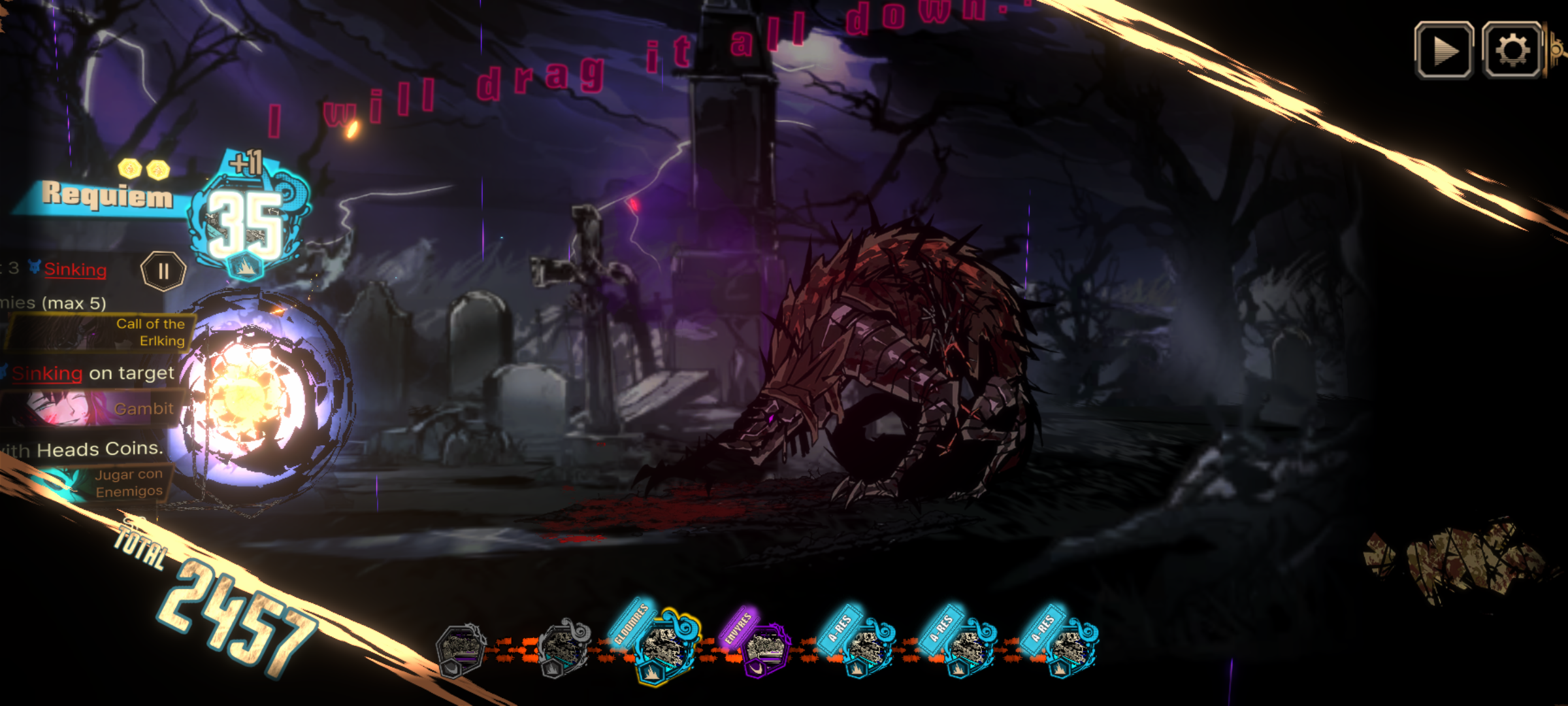Open the gear settings menu
This screenshot has height=706, width=1568.
click(x=1512, y=50)
